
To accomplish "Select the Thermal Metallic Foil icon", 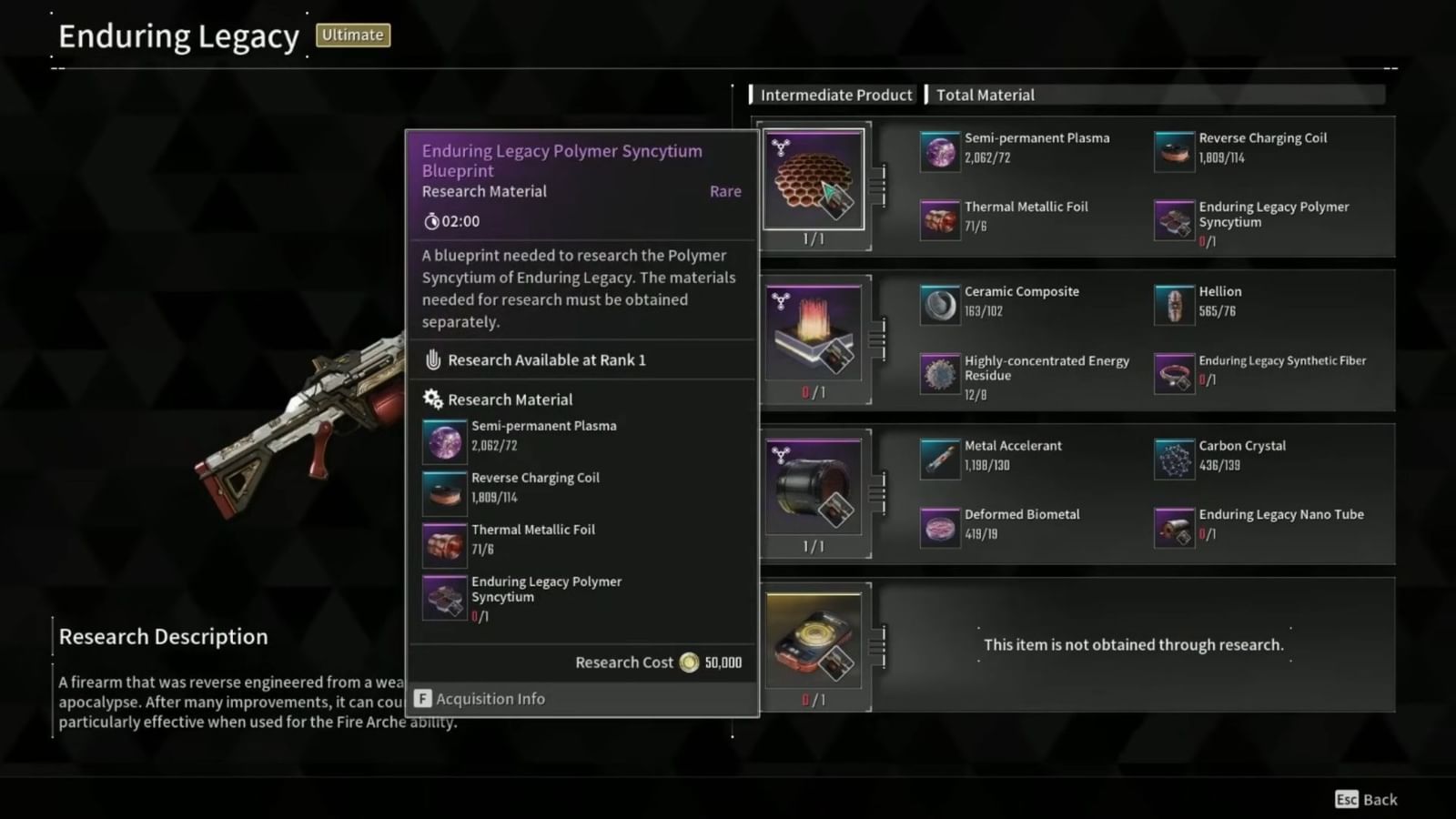I will (939, 219).
